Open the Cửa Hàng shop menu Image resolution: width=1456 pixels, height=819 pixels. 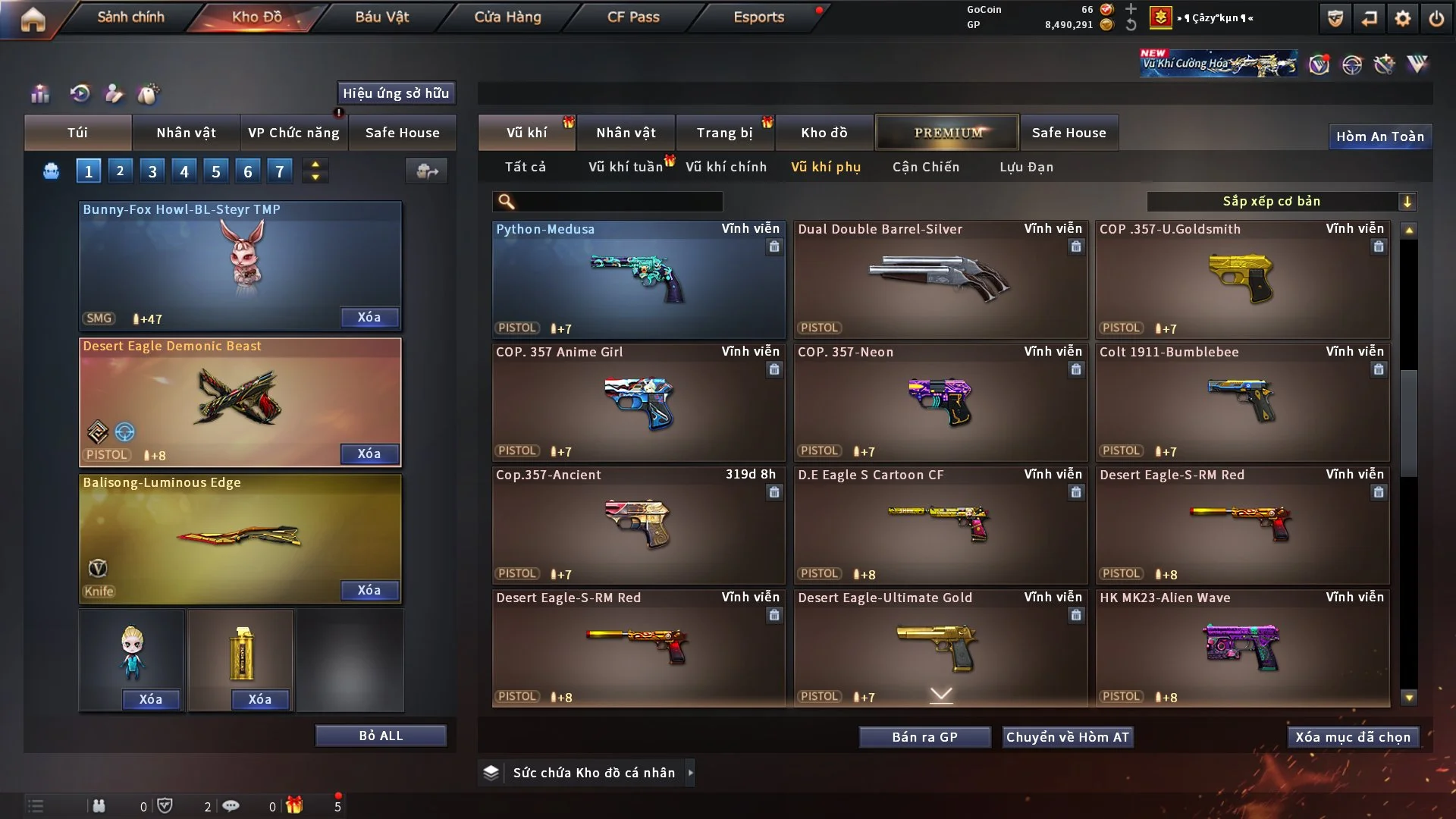pos(507,17)
